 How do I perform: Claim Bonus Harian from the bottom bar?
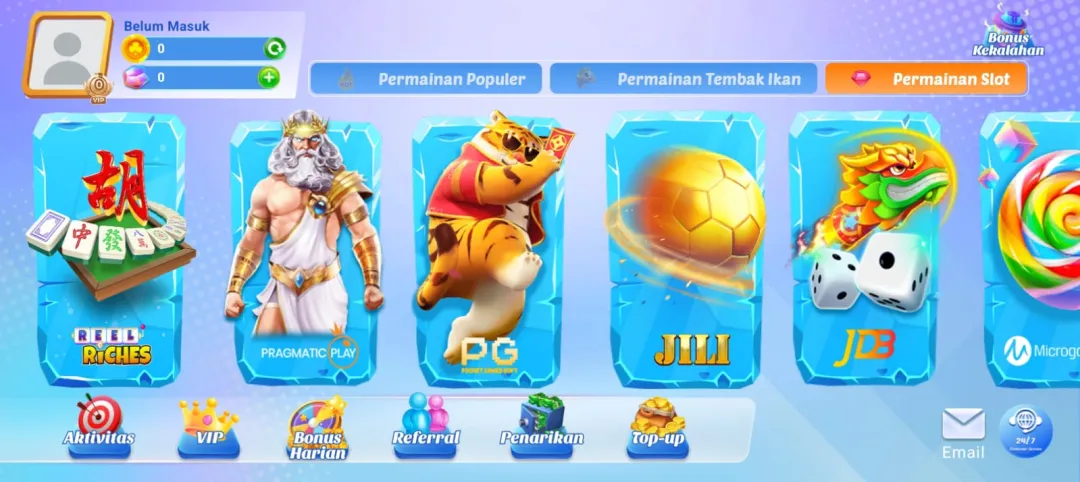[318, 430]
